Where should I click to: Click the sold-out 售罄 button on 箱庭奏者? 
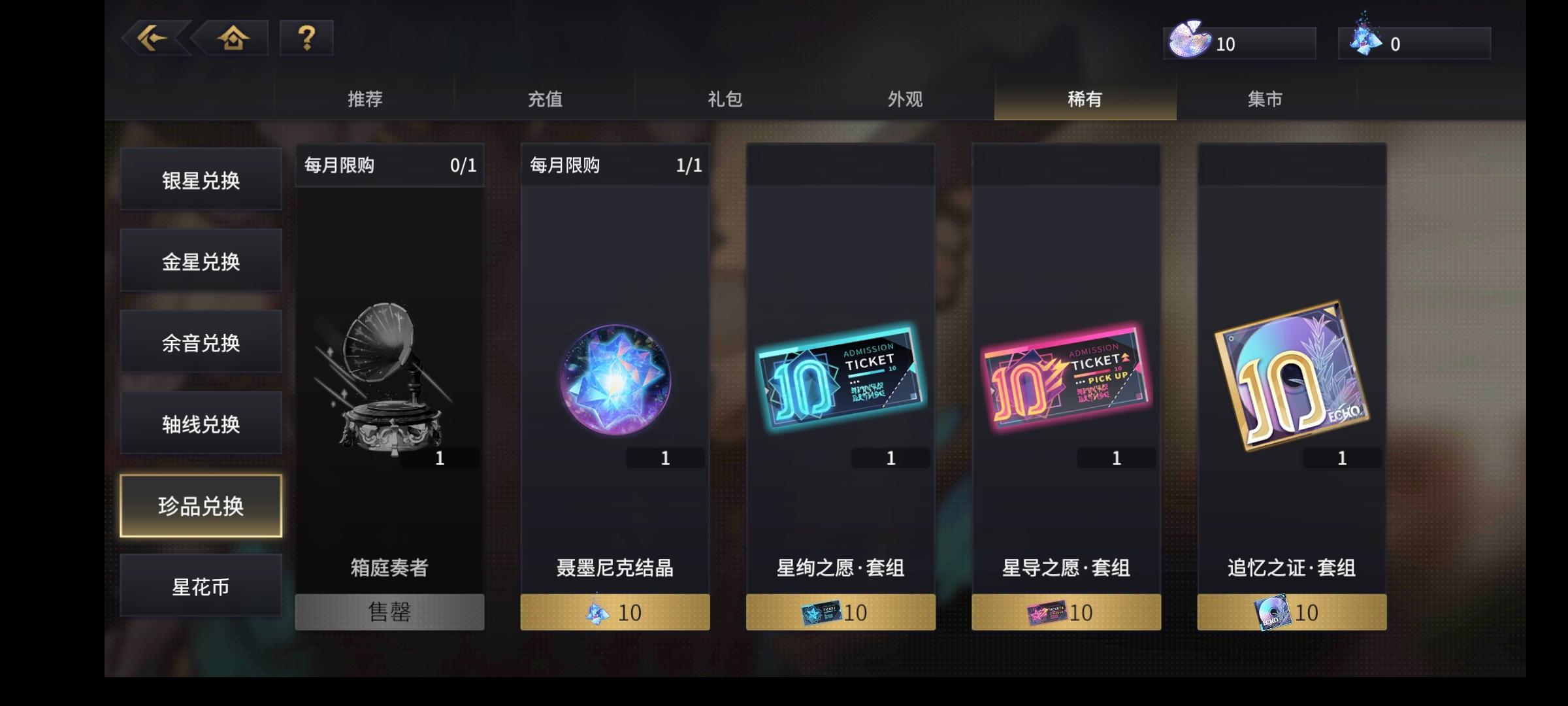tap(389, 612)
